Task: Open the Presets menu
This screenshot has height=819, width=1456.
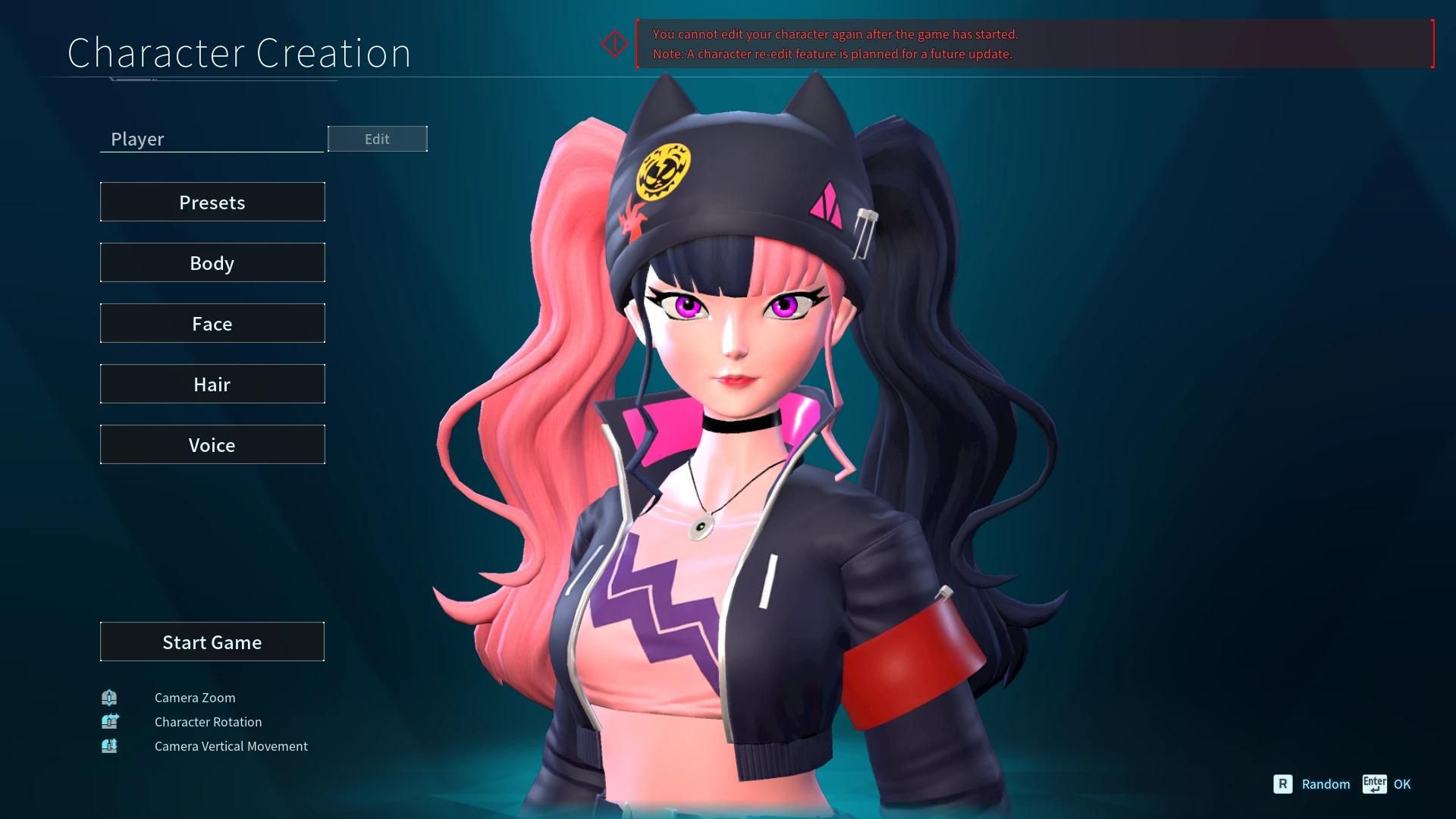Action: tap(212, 202)
